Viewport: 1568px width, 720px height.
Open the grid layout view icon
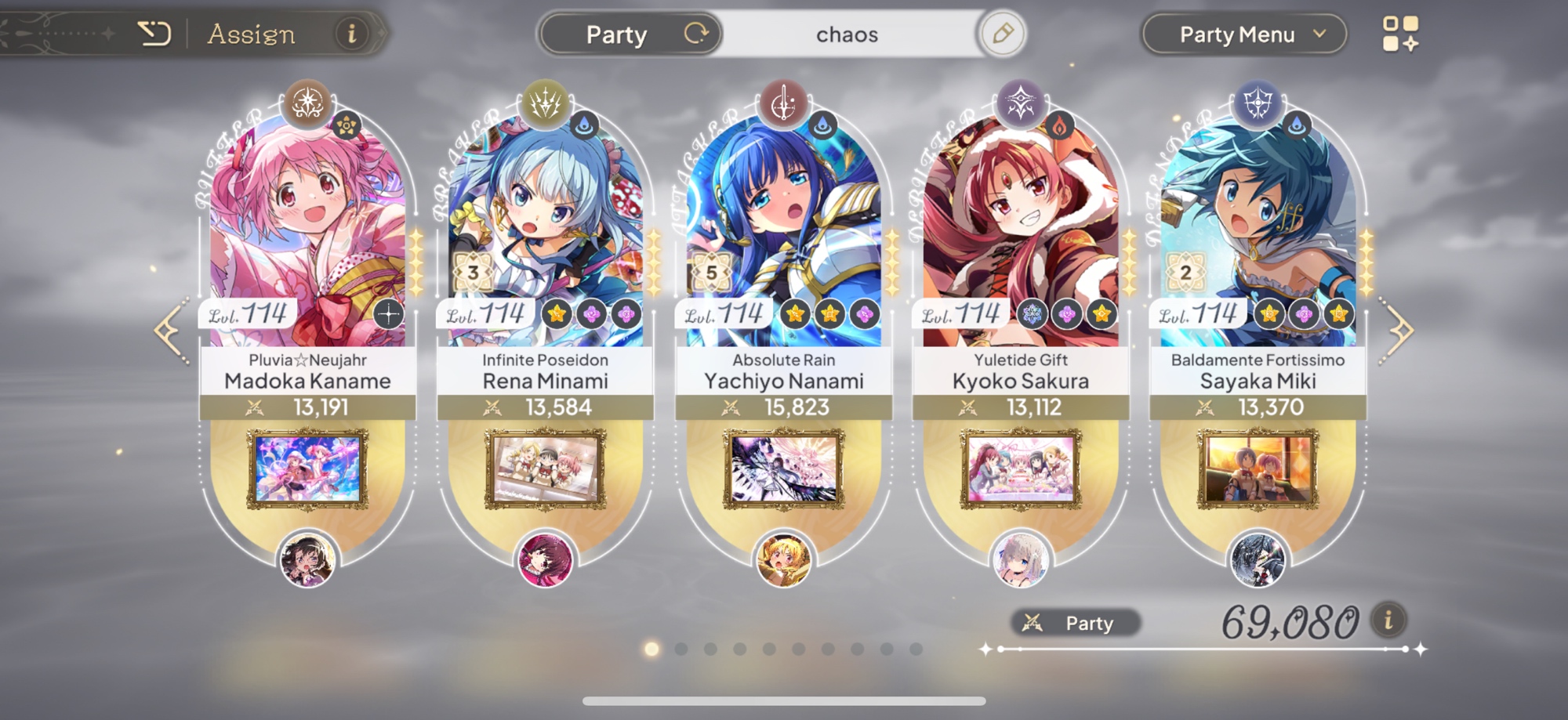1400,34
